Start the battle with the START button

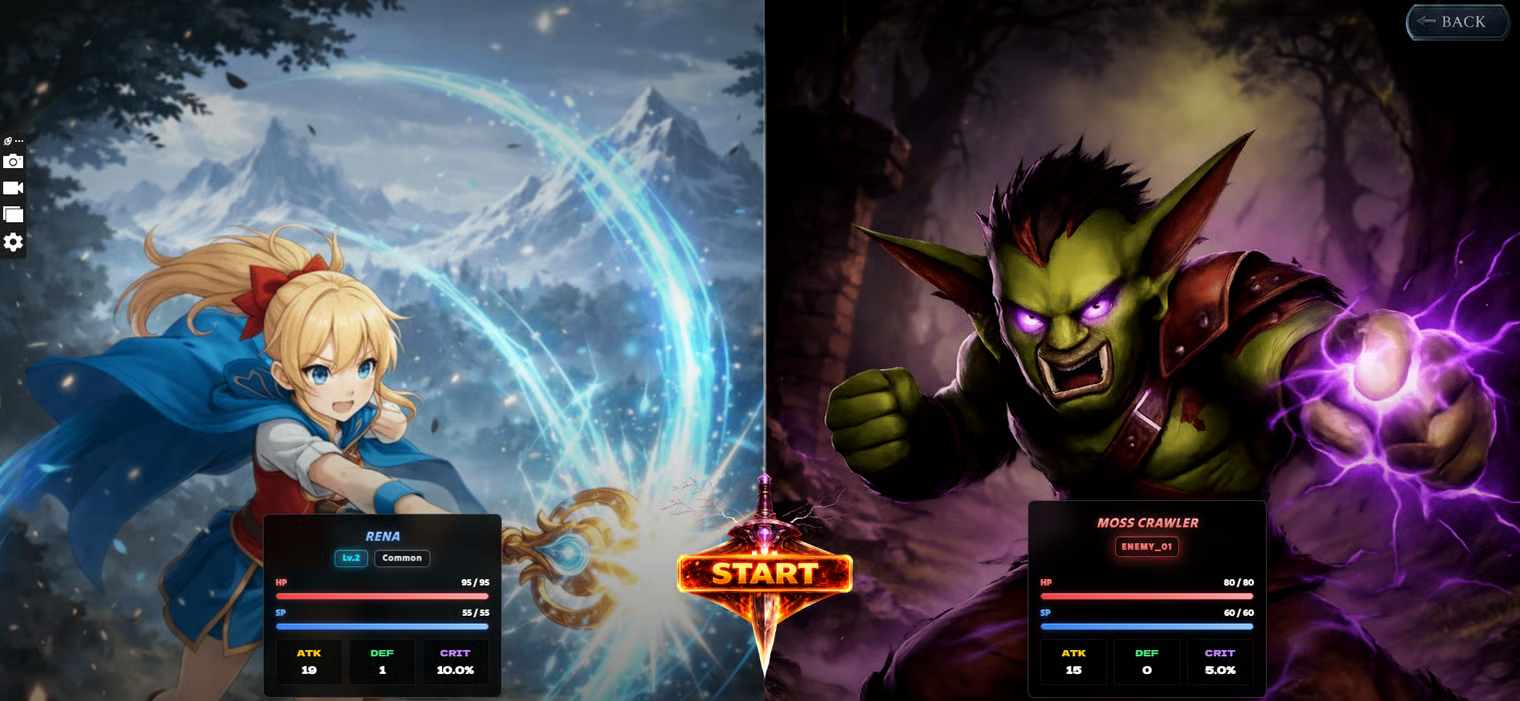[764, 574]
